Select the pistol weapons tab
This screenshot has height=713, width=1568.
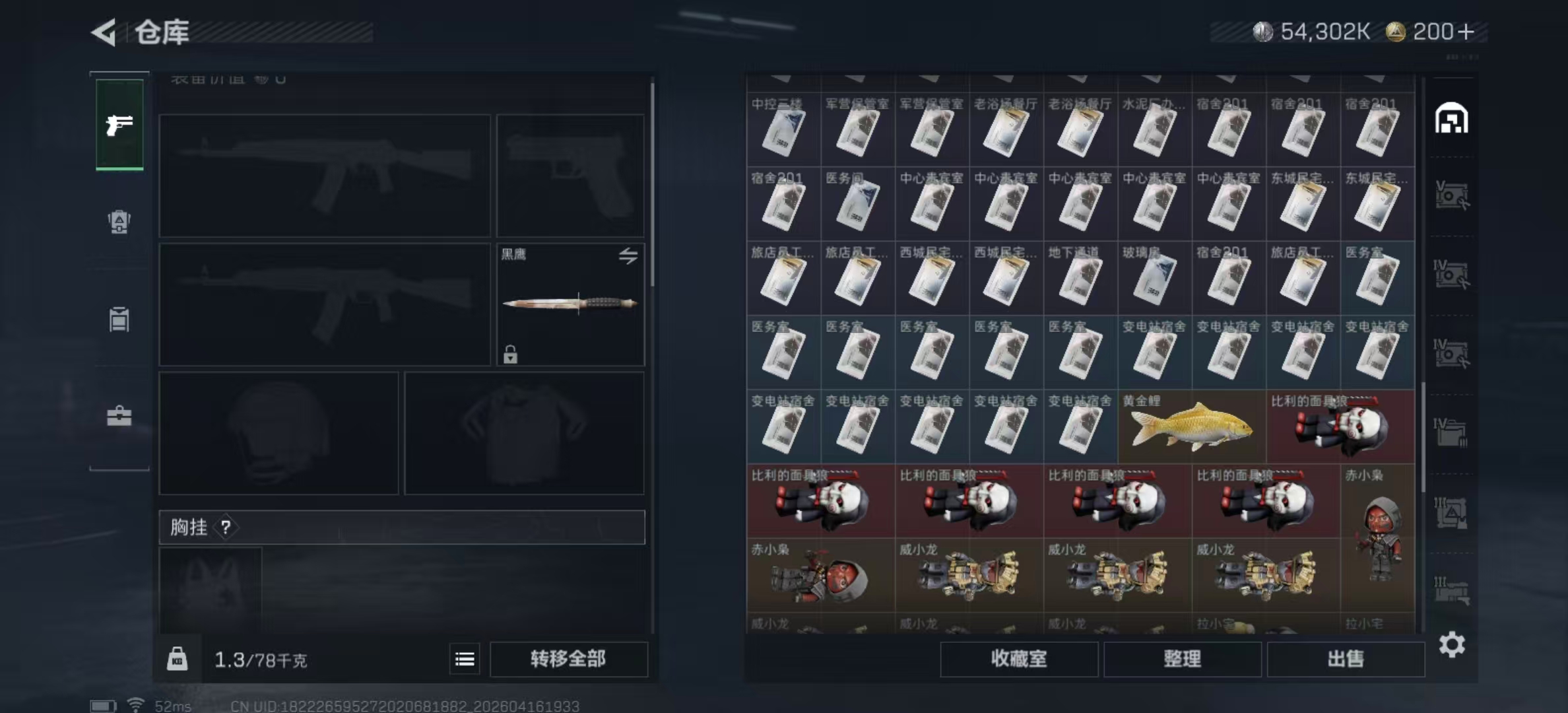pyautogui.click(x=119, y=125)
